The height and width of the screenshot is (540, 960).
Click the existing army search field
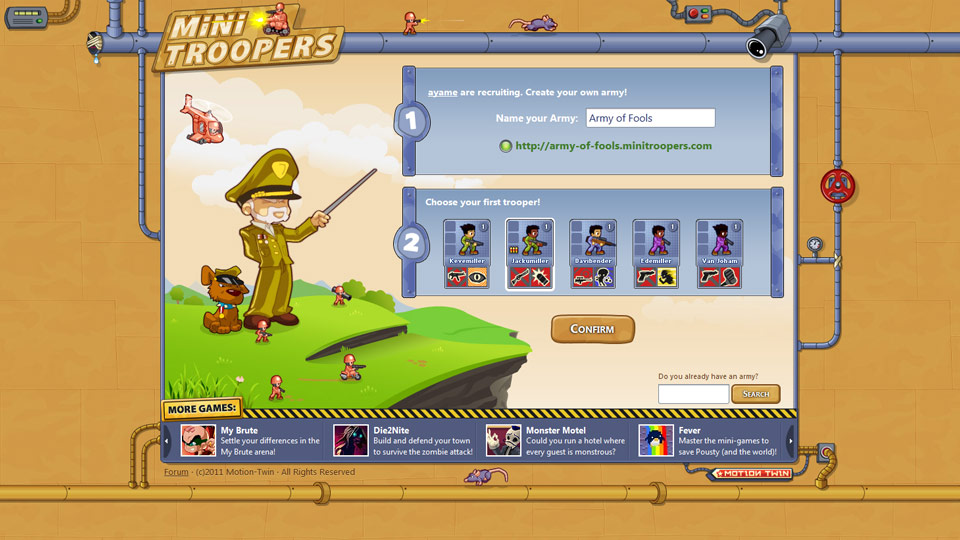click(x=693, y=394)
